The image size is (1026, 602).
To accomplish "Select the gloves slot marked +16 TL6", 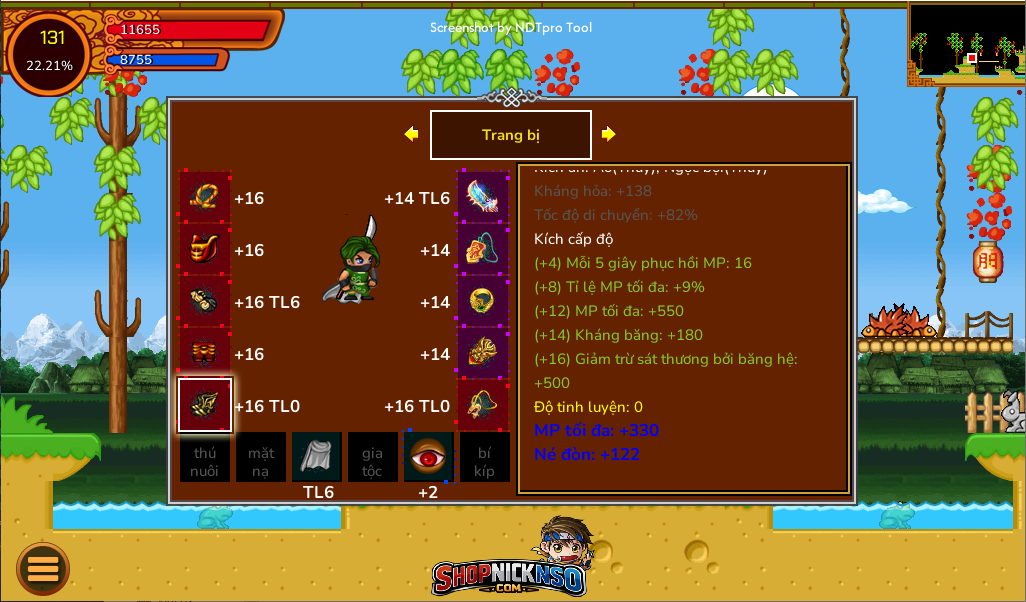I will click(x=205, y=301).
